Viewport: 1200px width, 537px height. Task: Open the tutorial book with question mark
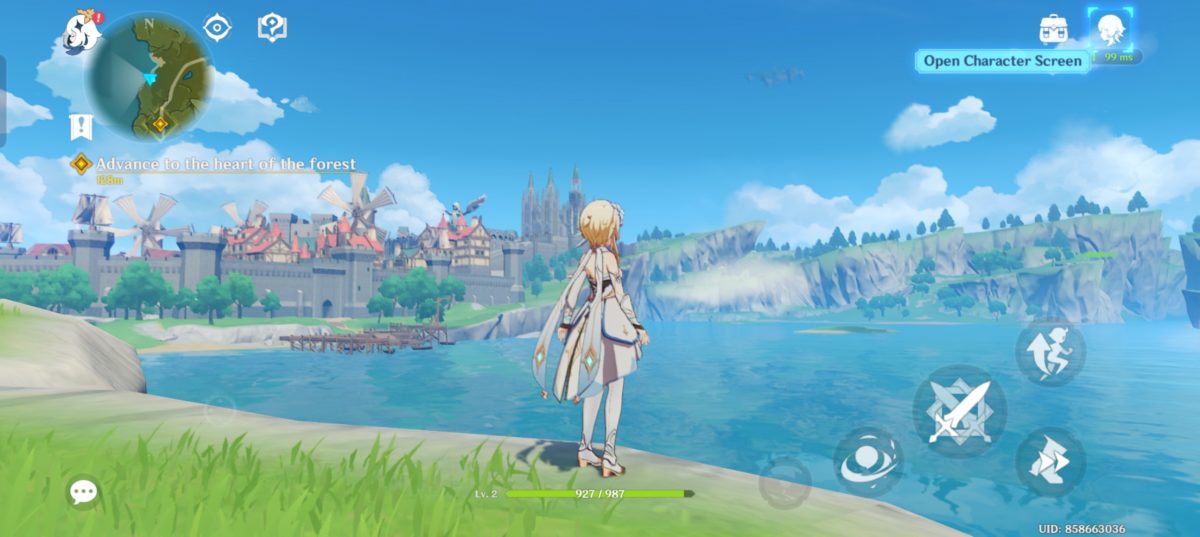tap(271, 27)
